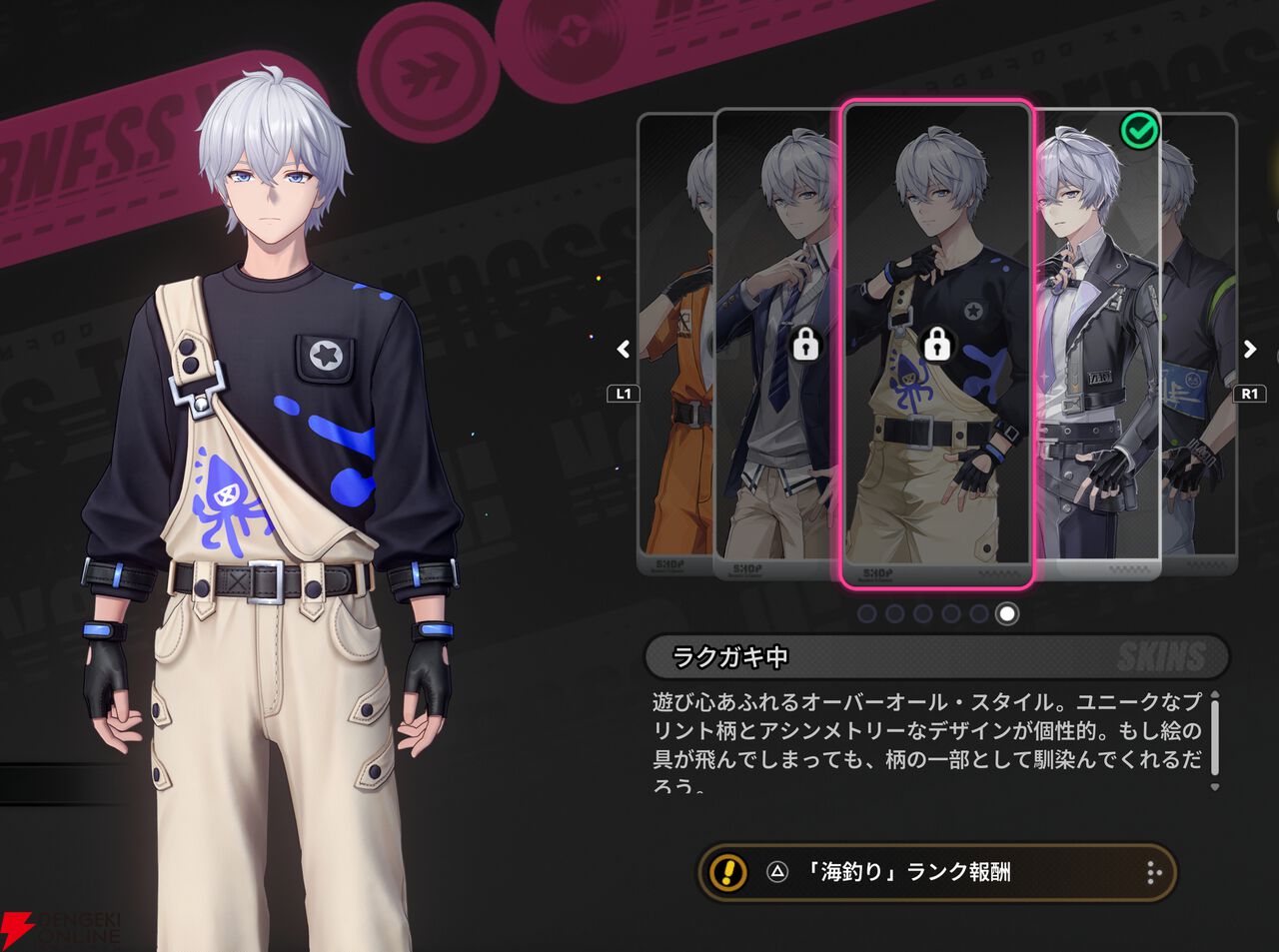Click the L1 left arrow to browse previous skins
The height and width of the screenshot is (952, 1279).
tap(622, 350)
